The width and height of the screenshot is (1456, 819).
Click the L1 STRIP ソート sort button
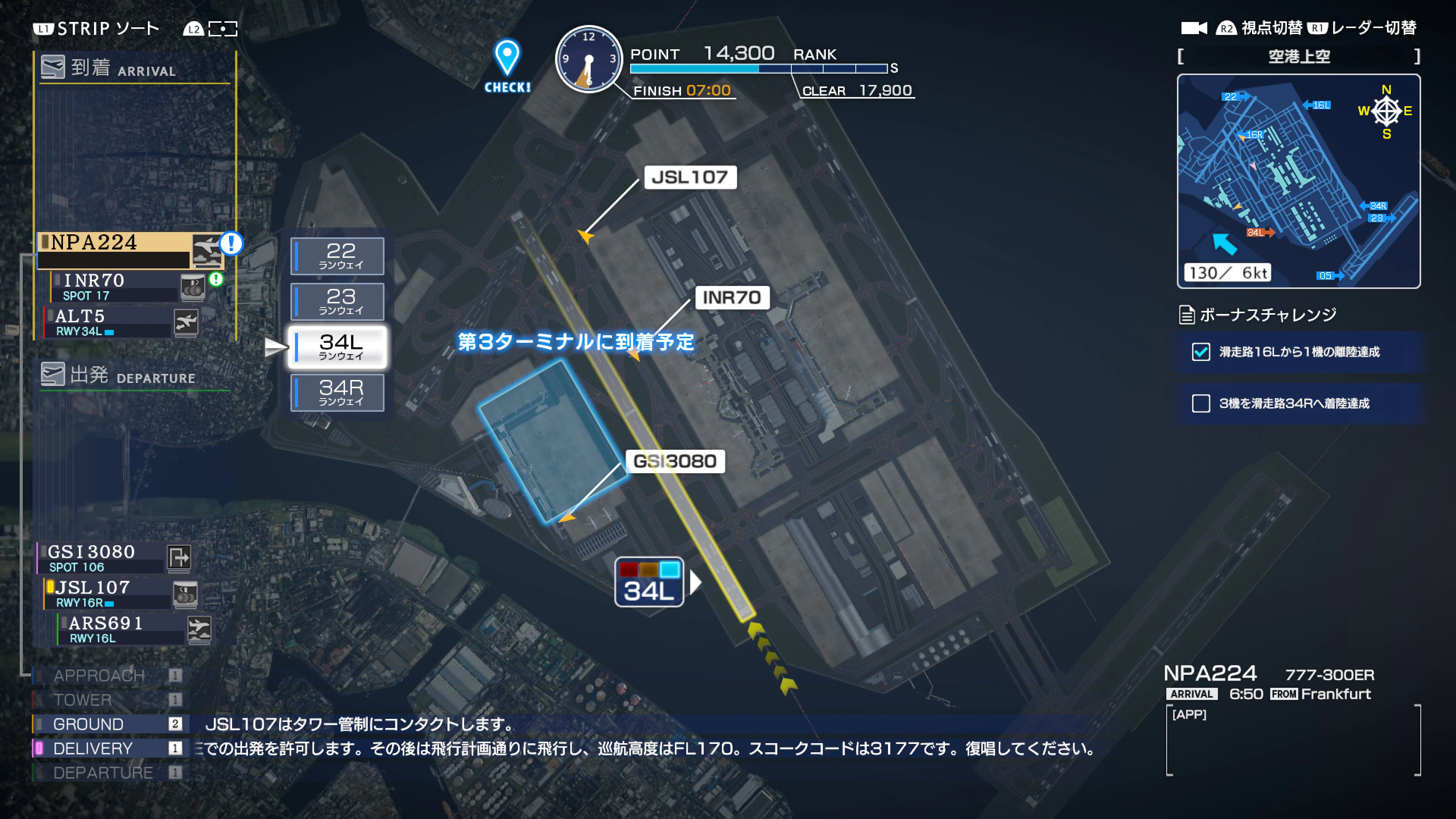pos(93,27)
